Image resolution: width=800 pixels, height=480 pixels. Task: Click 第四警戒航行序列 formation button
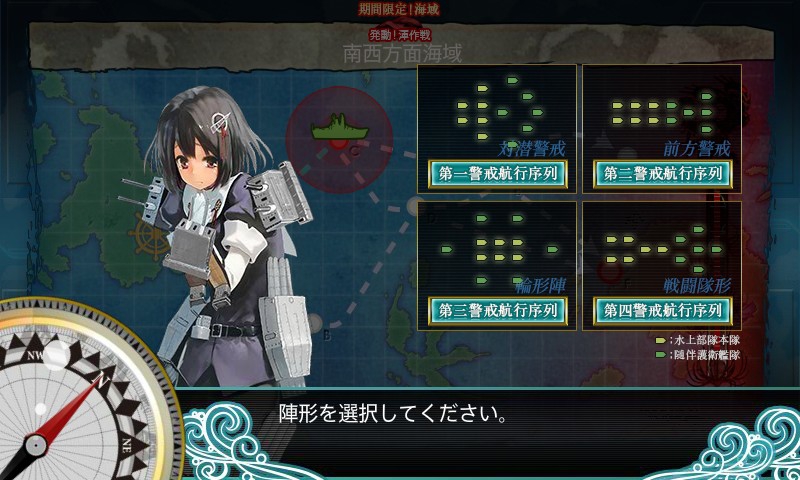661,310
